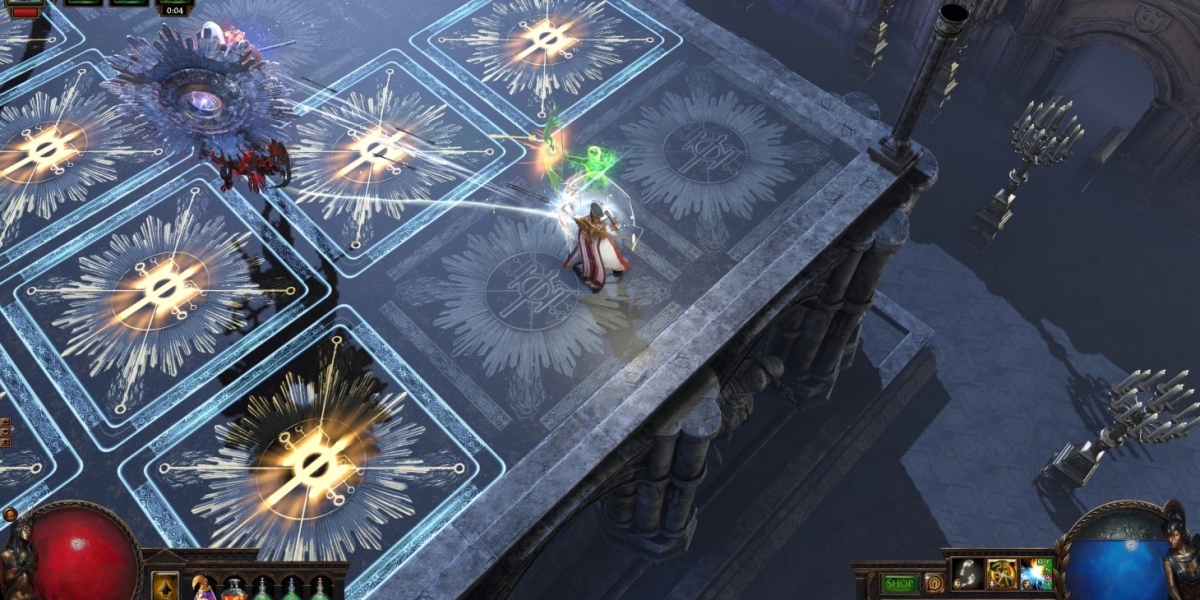The height and width of the screenshot is (600, 1200).
Task: Use the purple and gold flask
Action: 204,588
